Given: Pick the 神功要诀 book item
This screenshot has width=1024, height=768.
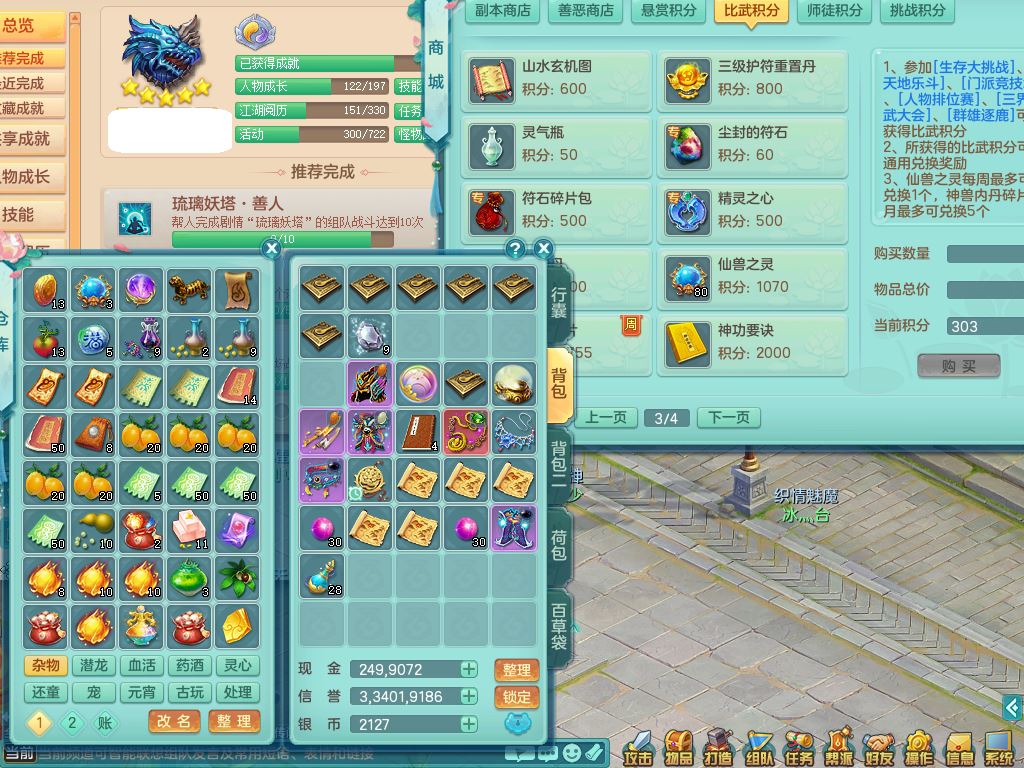Looking at the screenshot, I should (x=752, y=342).
